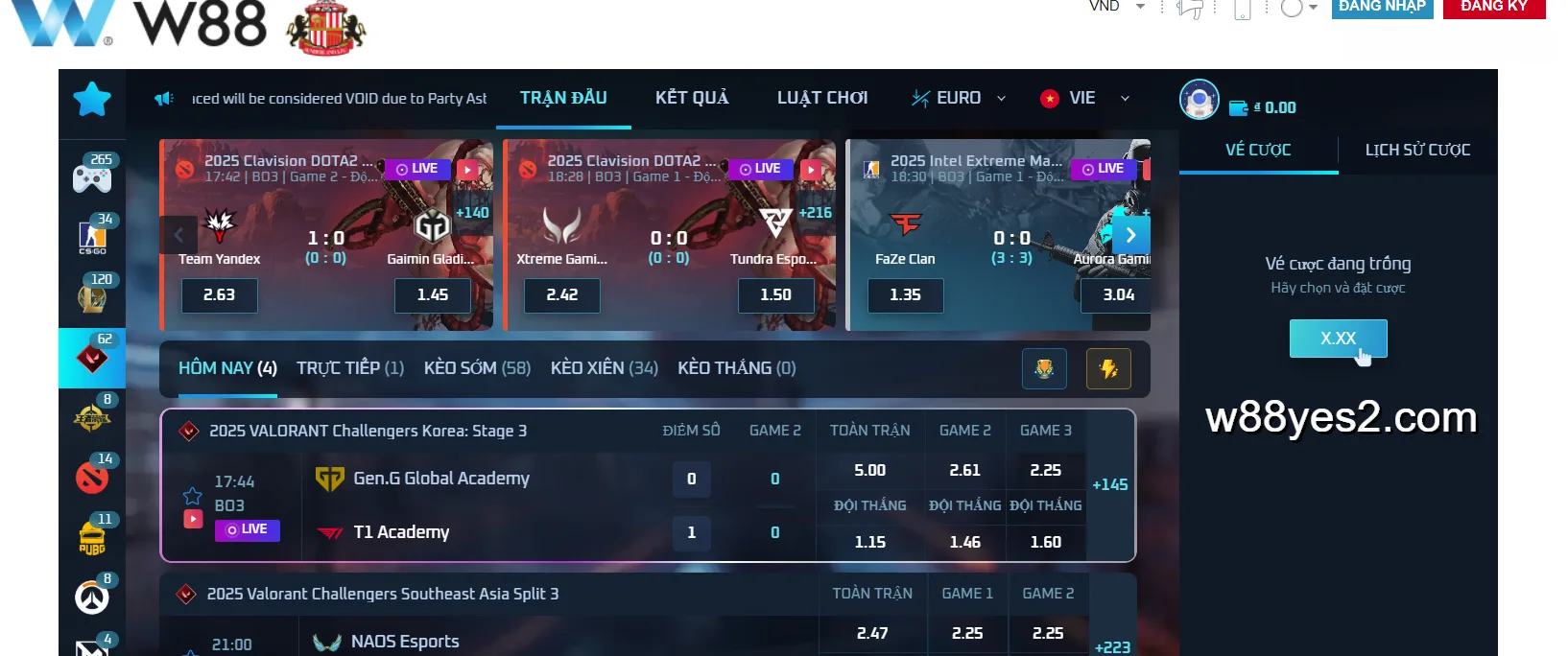Open the Dota 2 category icon
The height and width of the screenshot is (656, 1568).
point(92,476)
